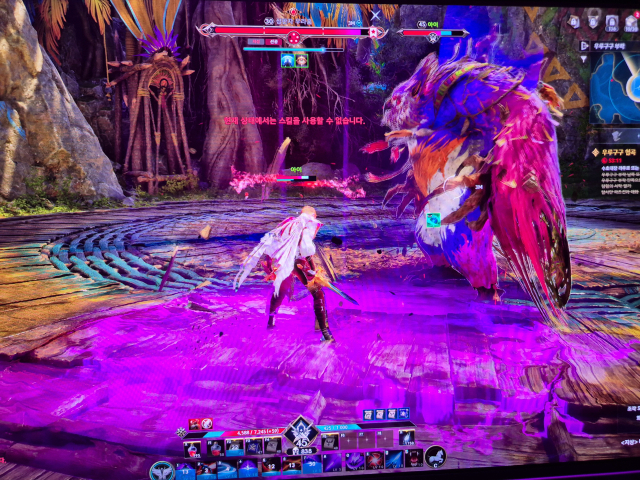
Task: Open the 우루구구 협곡 quest tracker entry
Action: point(612,150)
